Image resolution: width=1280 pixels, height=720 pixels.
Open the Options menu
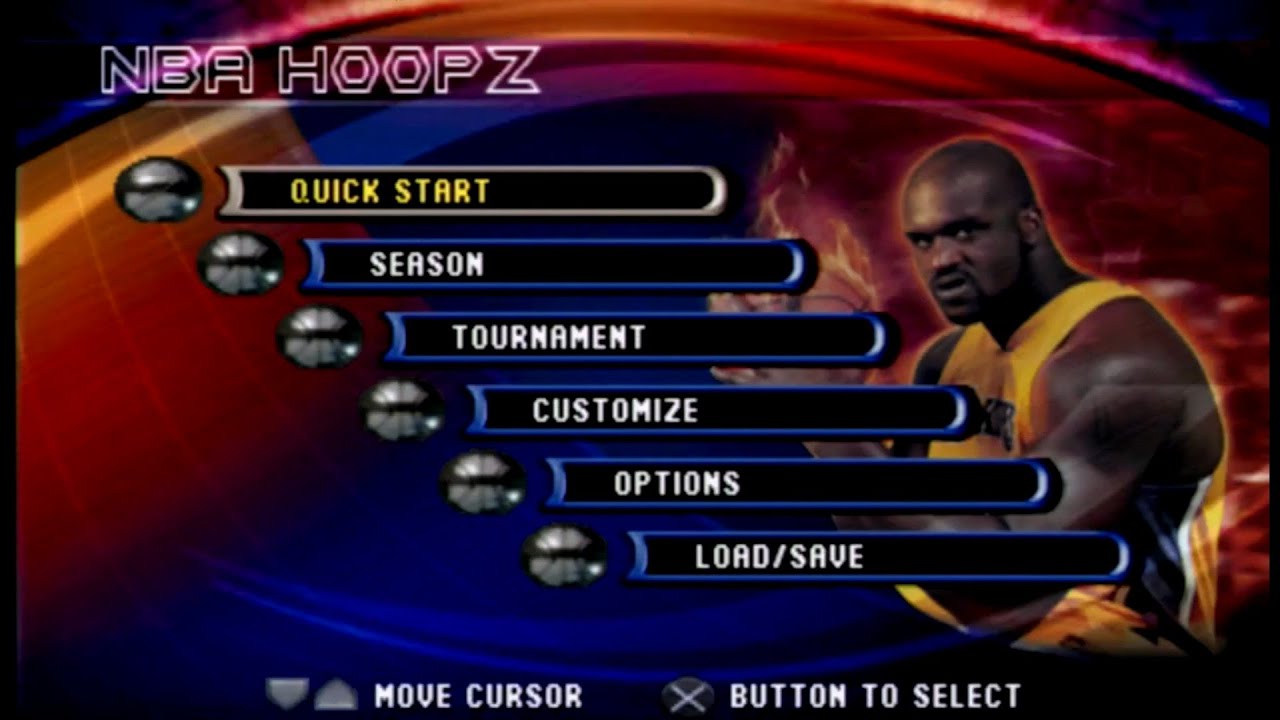(x=790, y=484)
